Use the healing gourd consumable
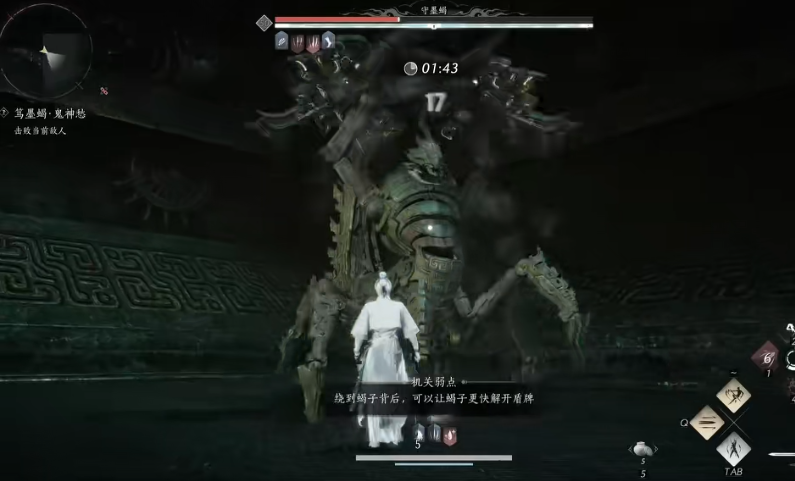795x481 pixels. [643, 451]
